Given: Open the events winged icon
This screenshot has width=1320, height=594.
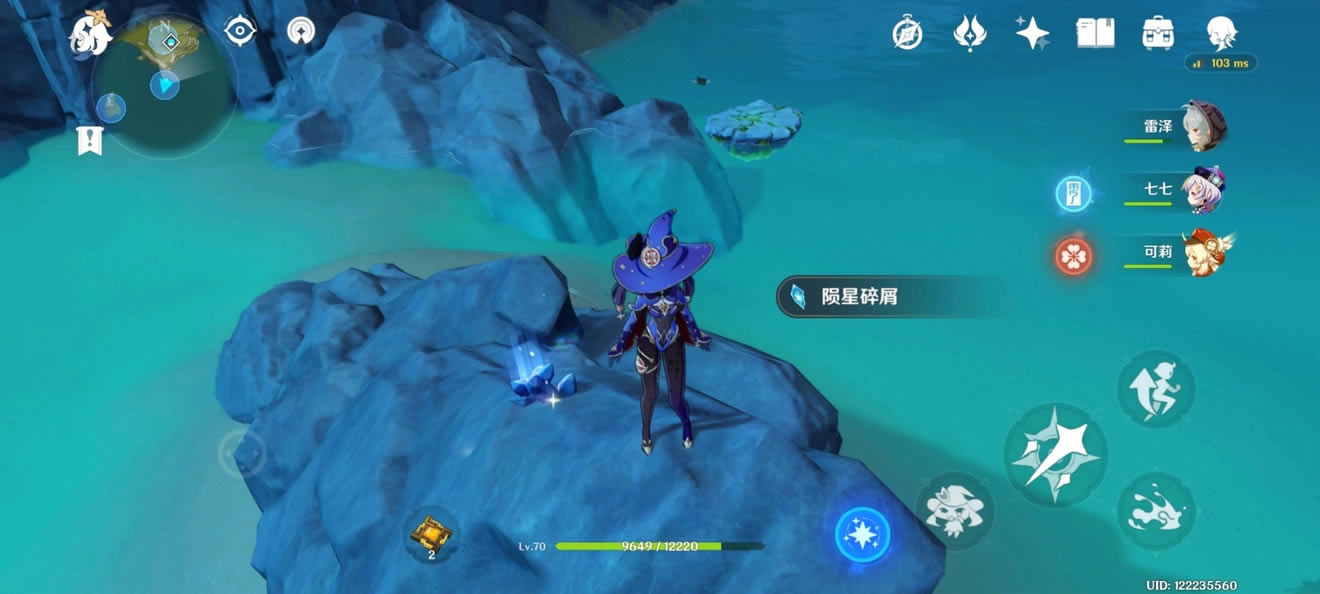Looking at the screenshot, I should [x=969, y=34].
